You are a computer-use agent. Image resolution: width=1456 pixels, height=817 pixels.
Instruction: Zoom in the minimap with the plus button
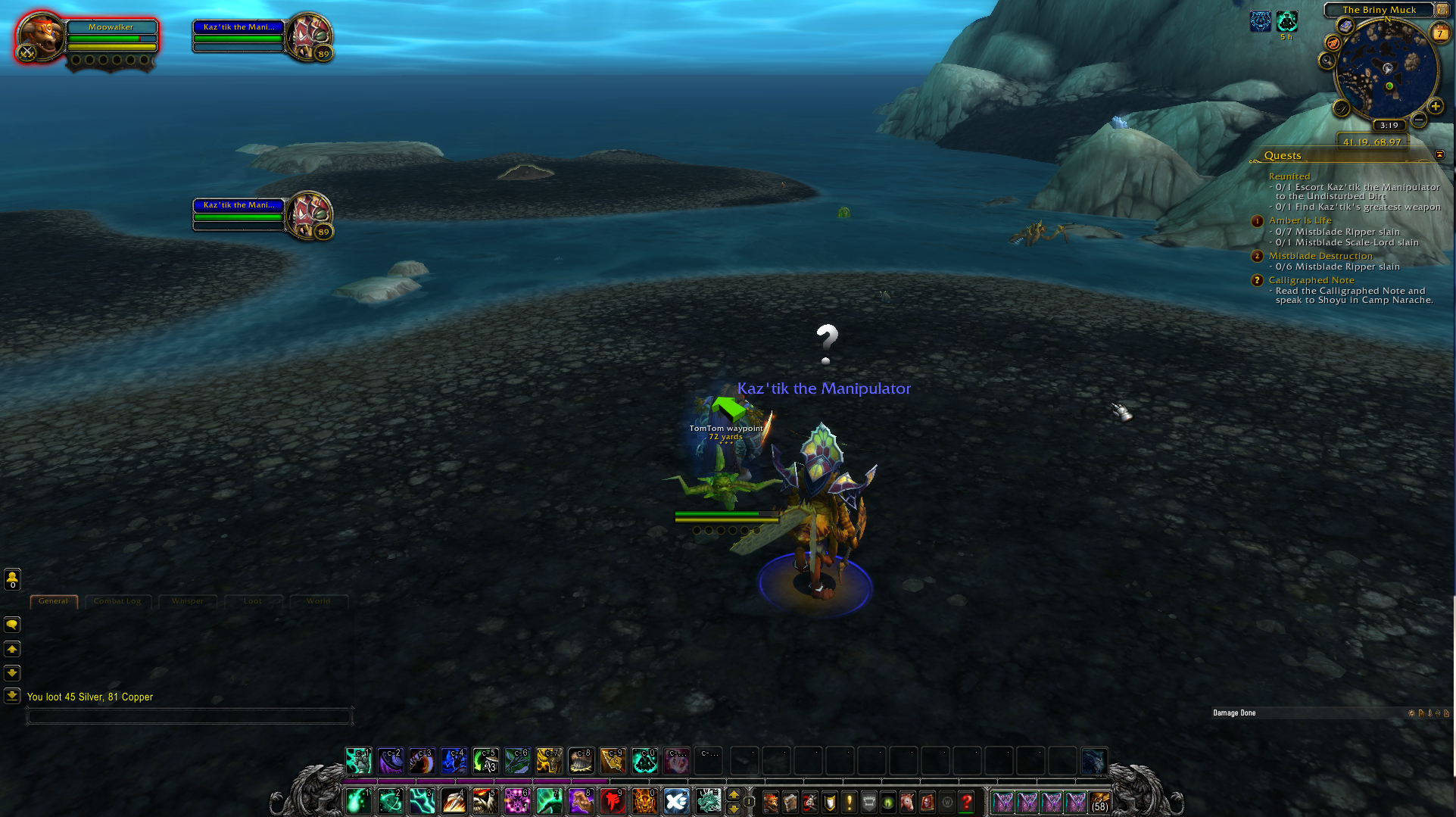point(1435,107)
